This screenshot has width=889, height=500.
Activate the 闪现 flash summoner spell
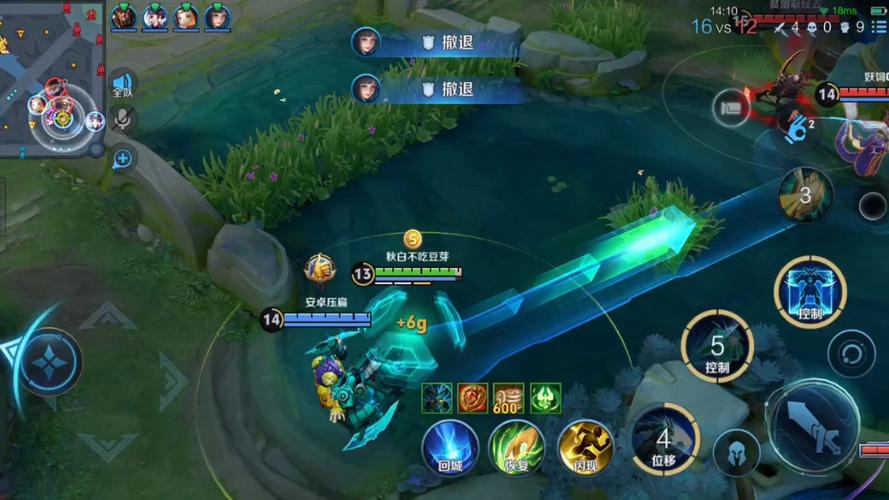tap(585, 446)
